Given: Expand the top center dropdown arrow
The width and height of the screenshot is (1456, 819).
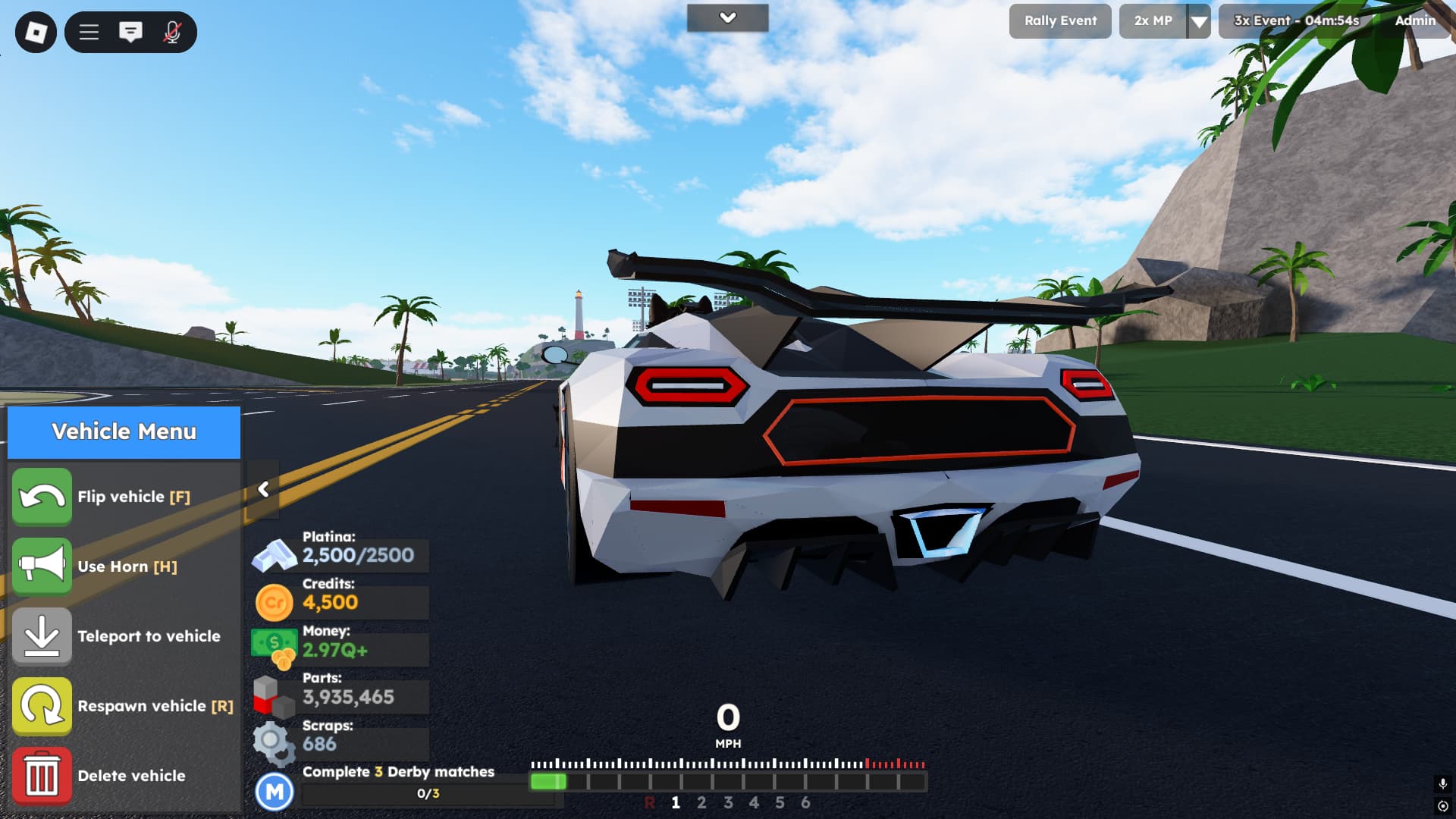Looking at the screenshot, I should click(727, 18).
